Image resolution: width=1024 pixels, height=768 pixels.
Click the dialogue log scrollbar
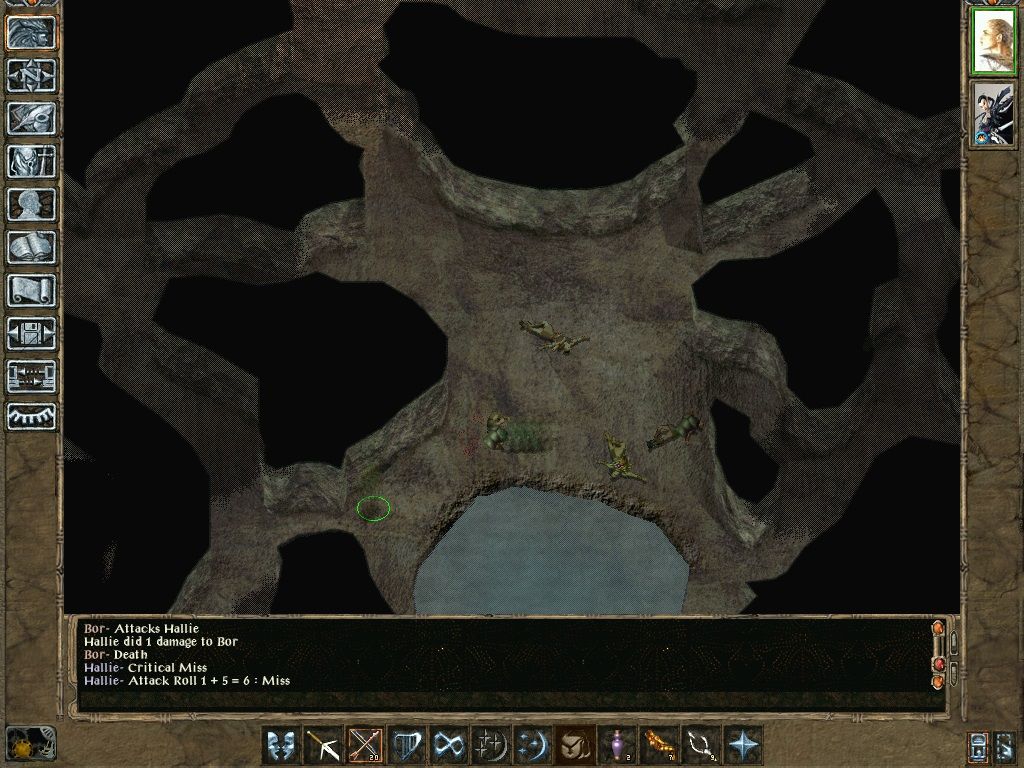click(938, 654)
